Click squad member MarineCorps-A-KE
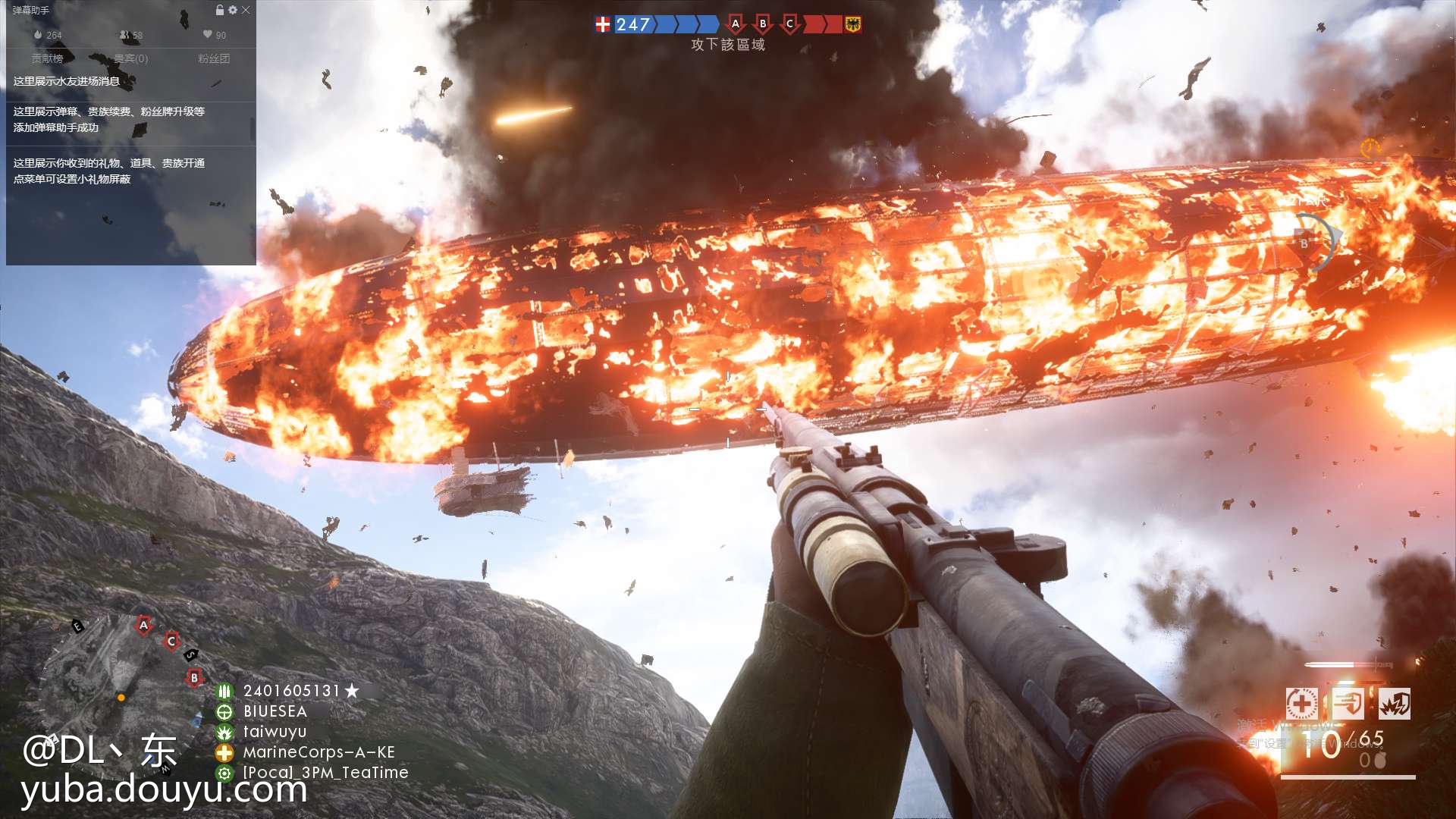 (318, 752)
